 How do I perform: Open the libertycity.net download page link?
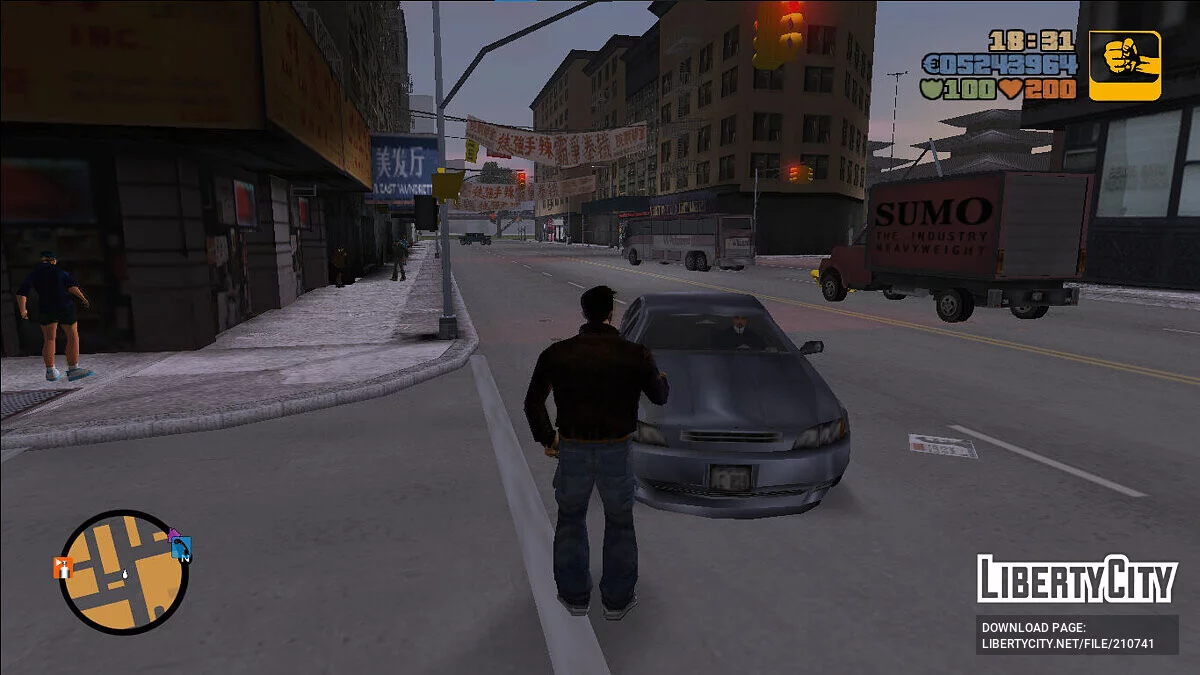[1077, 635]
